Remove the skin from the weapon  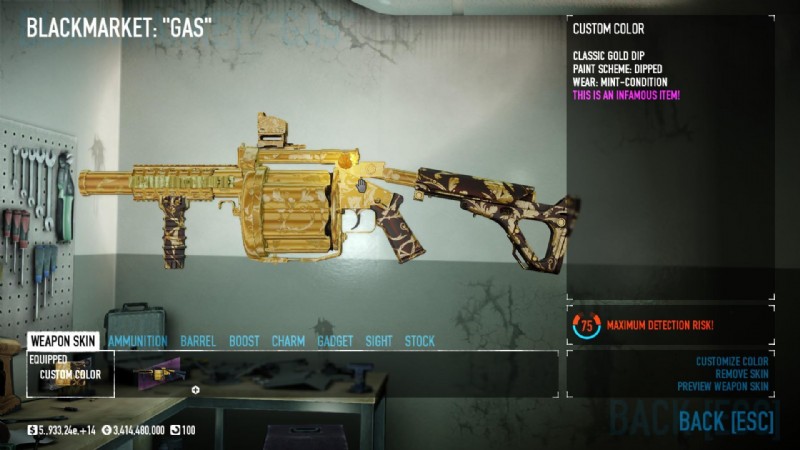click(x=741, y=373)
